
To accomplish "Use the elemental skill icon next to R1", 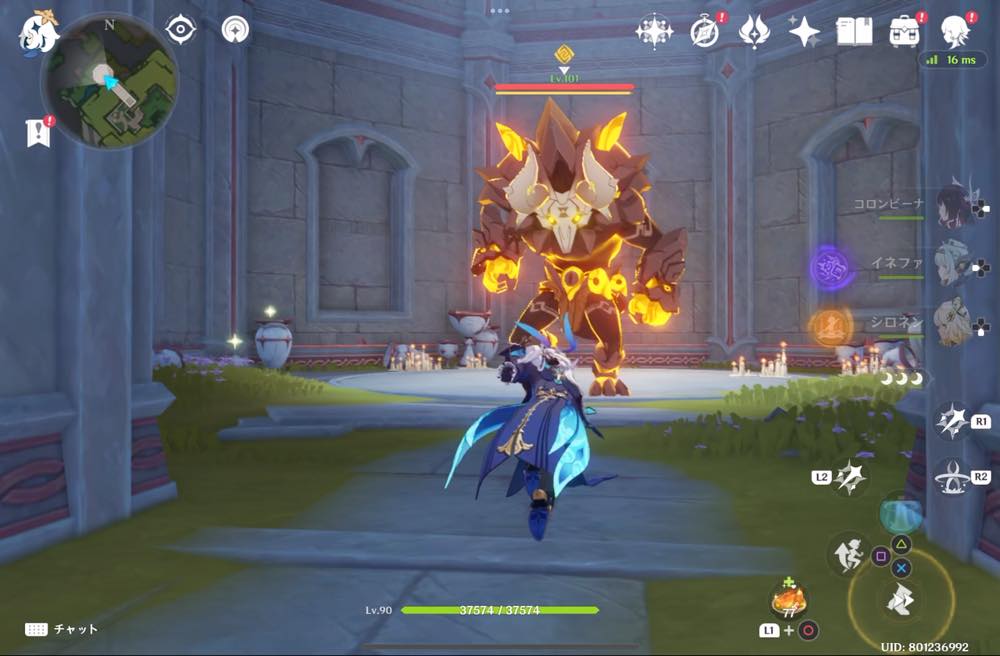I will (x=951, y=421).
